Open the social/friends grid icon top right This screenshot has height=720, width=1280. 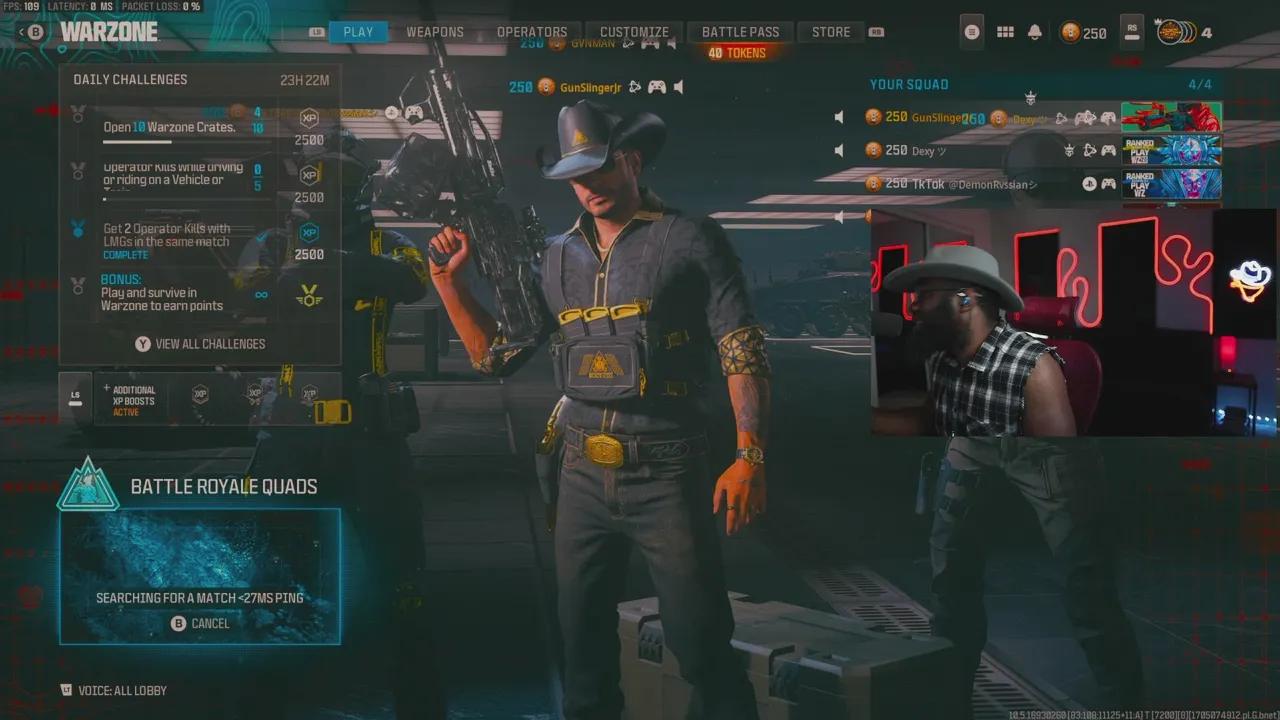point(1005,32)
